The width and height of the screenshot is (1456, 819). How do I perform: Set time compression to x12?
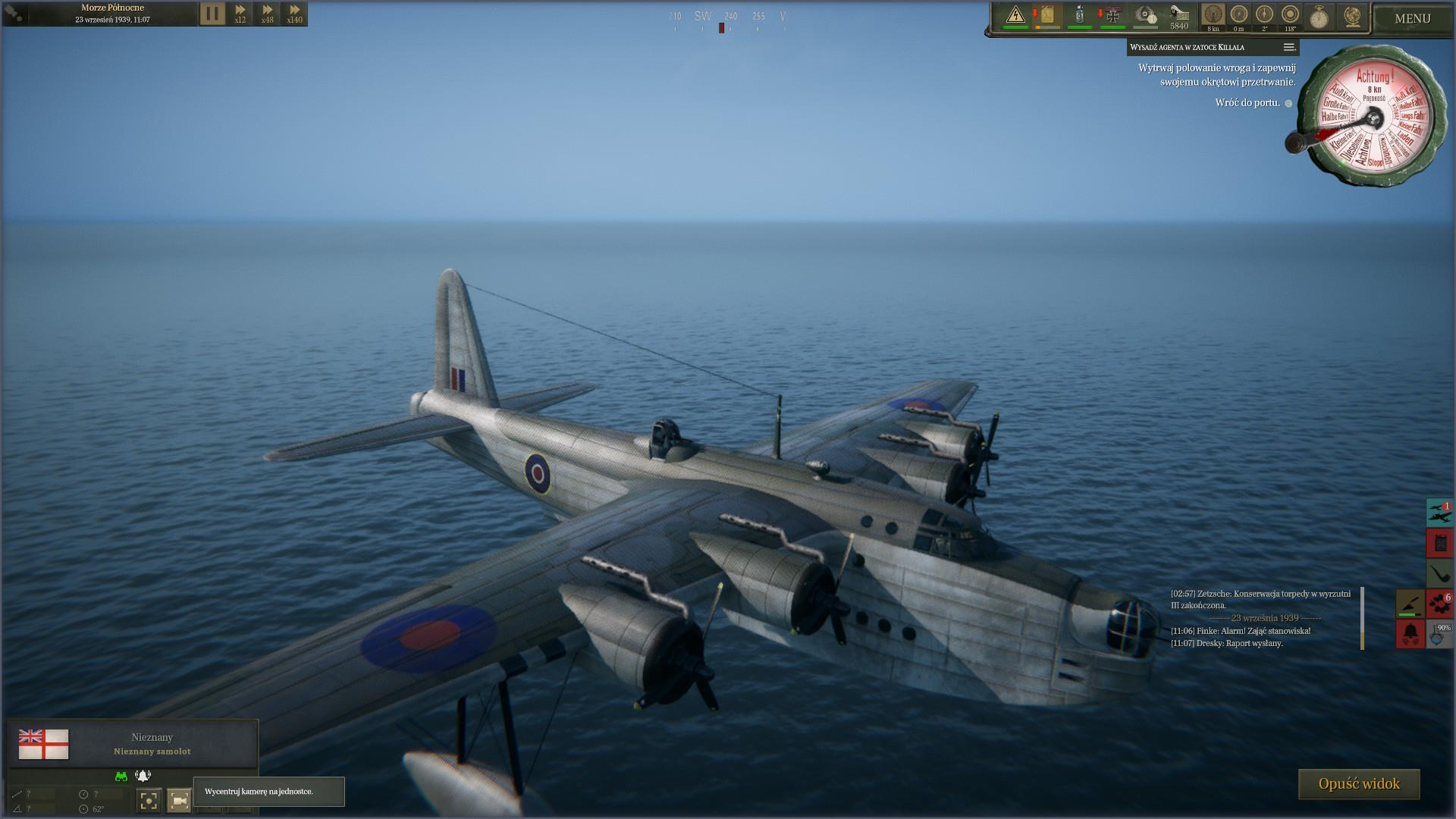(240, 14)
